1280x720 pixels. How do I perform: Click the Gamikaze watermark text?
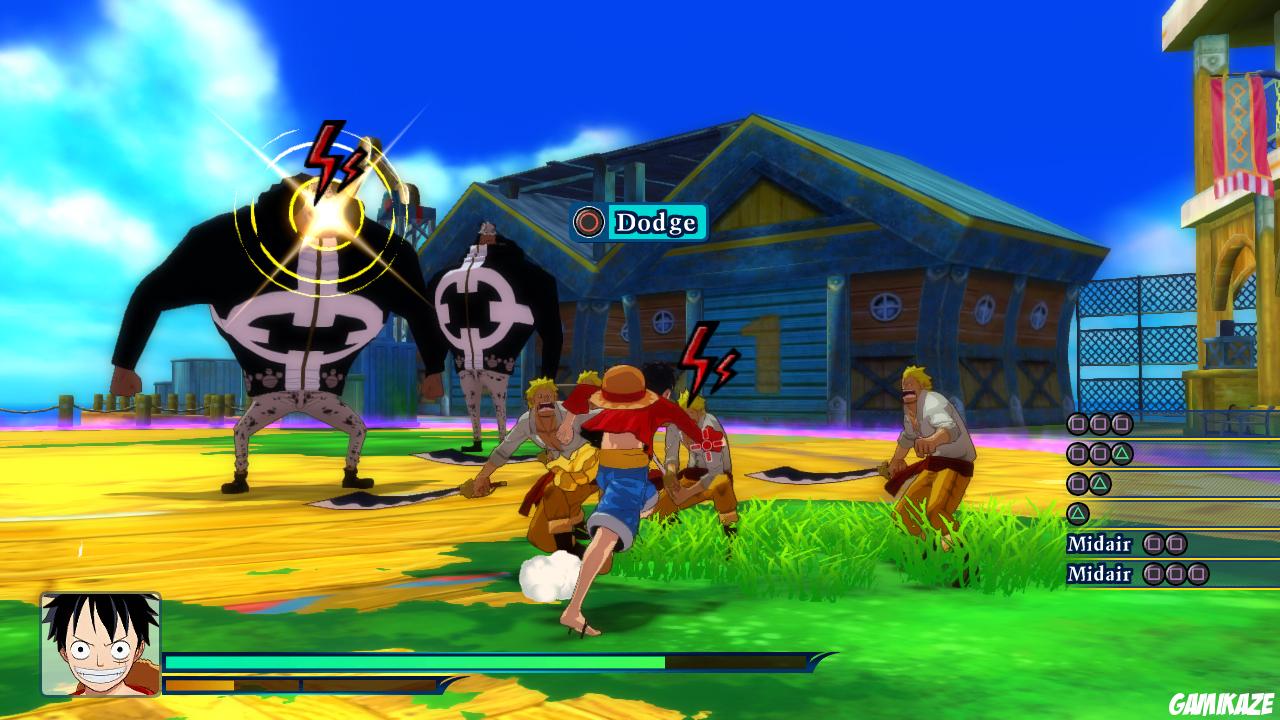(1224, 703)
